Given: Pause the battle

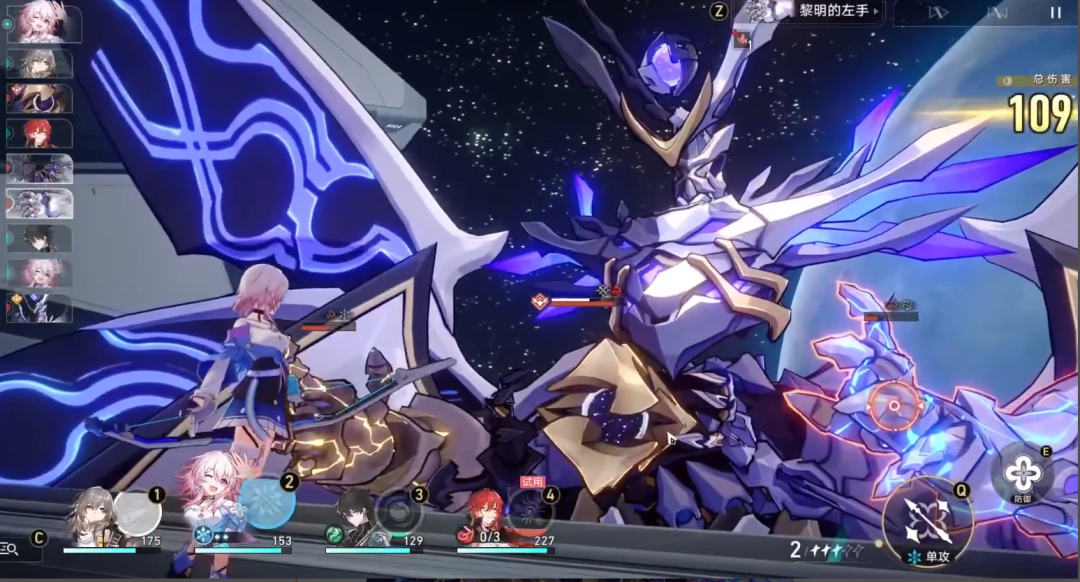Looking at the screenshot, I should click(1055, 13).
